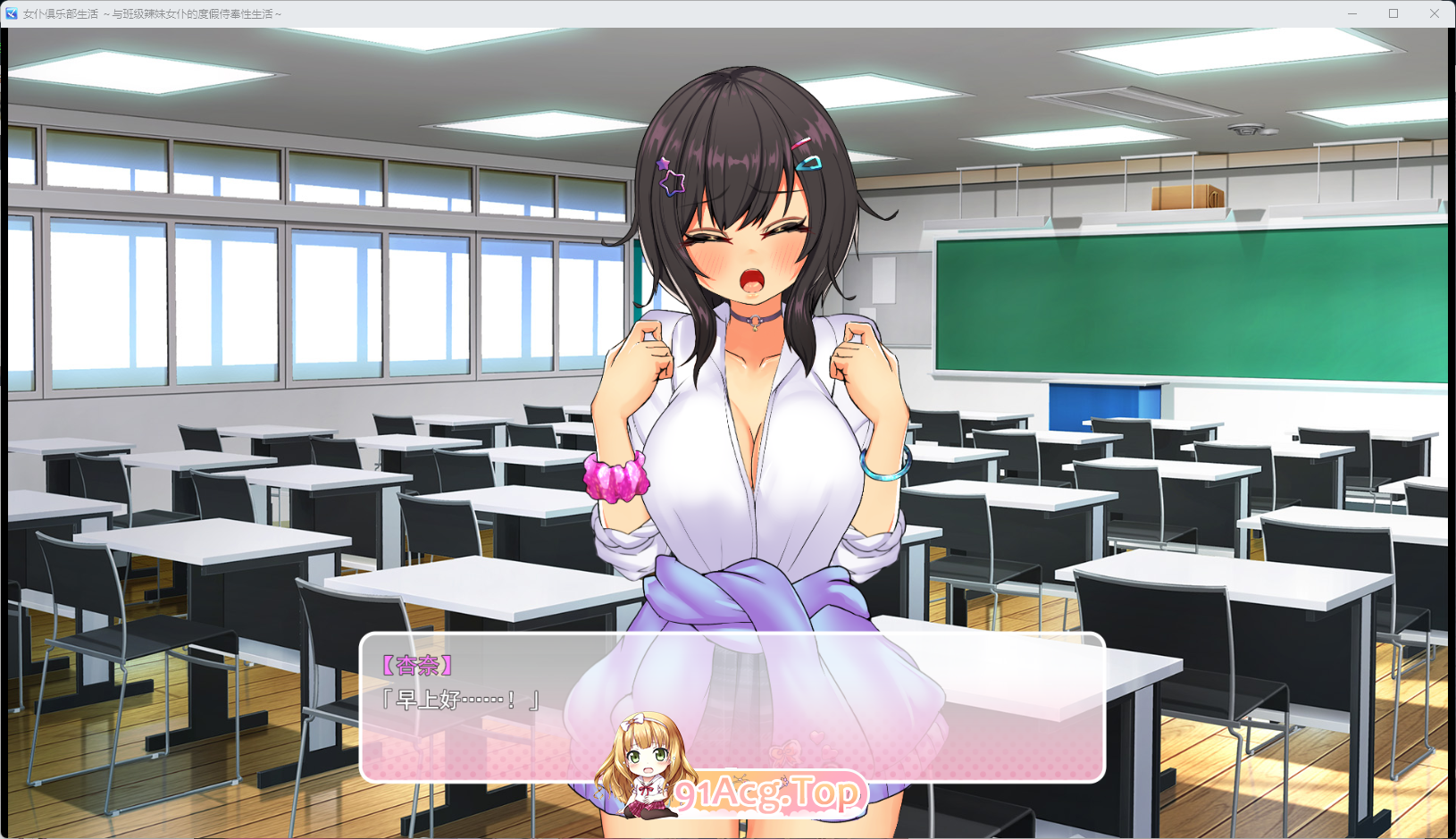1456x839 pixels.
Task: Click the star hairpin on Anna's hair
Action: click(671, 176)
